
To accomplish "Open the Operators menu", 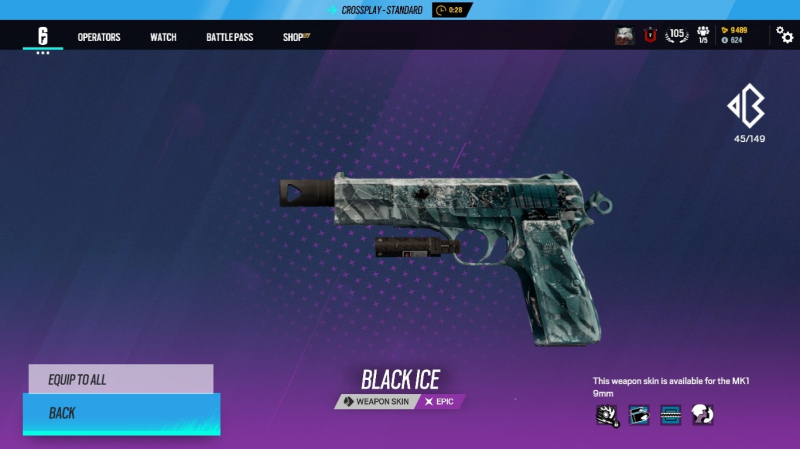I will pos(99,37).
